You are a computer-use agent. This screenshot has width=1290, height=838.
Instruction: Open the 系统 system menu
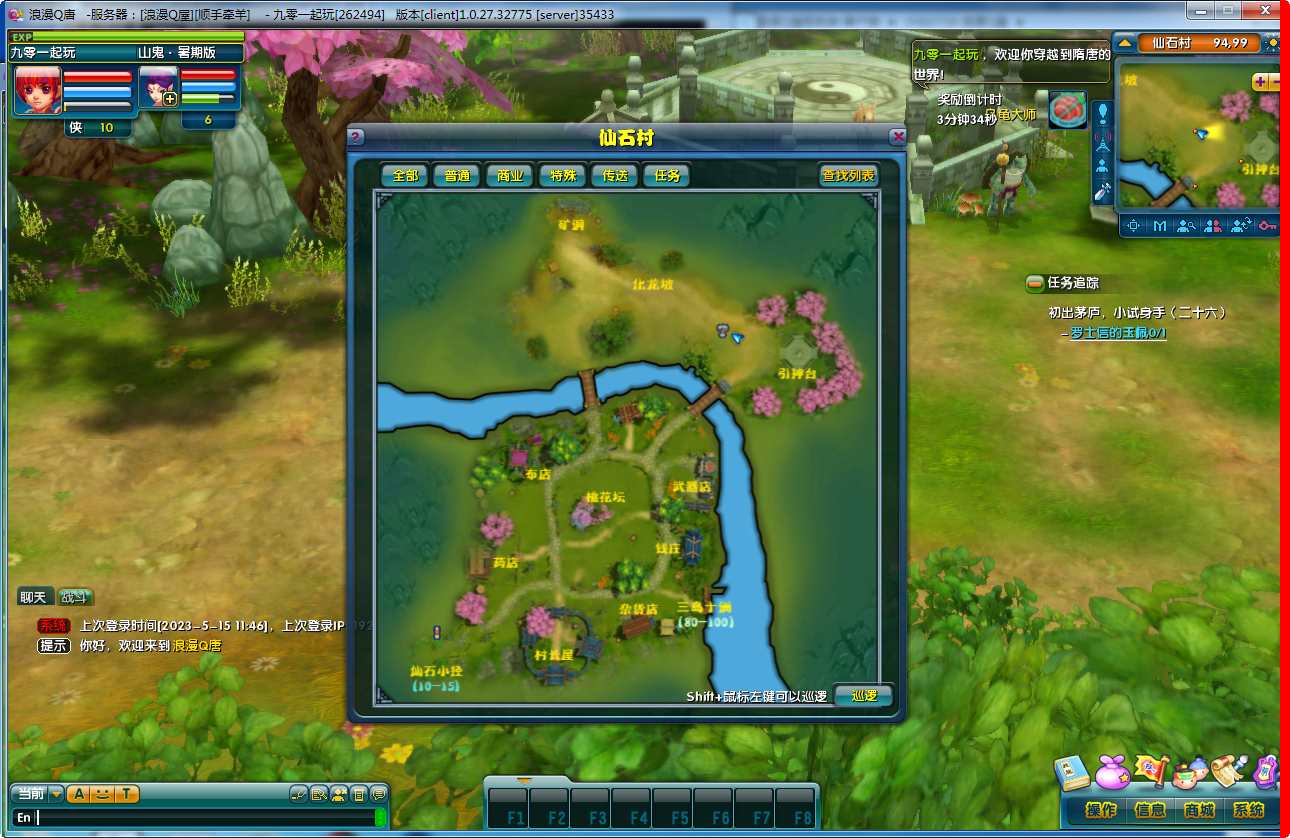pos(1248,810)
